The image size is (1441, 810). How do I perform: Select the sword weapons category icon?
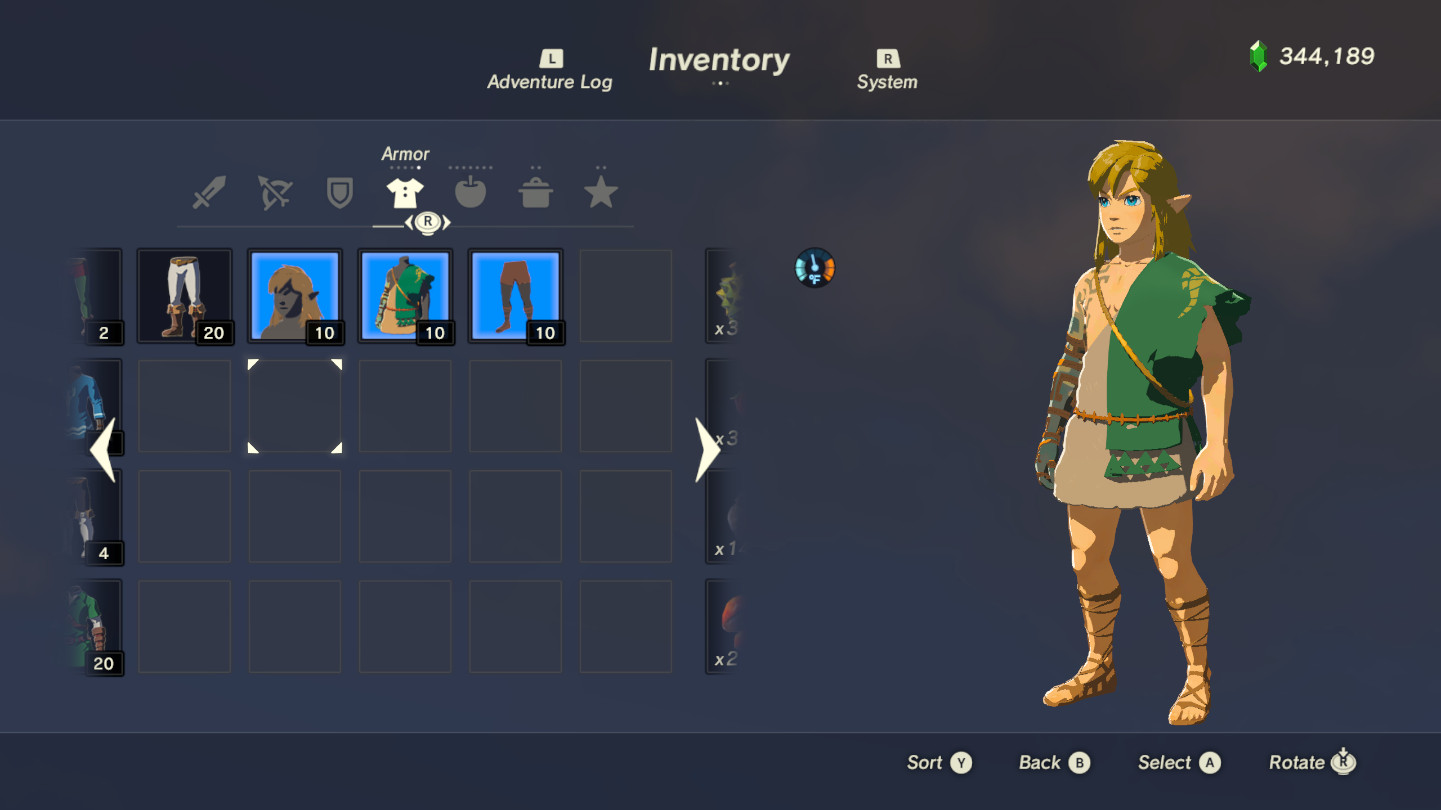[x=209, y=192]
